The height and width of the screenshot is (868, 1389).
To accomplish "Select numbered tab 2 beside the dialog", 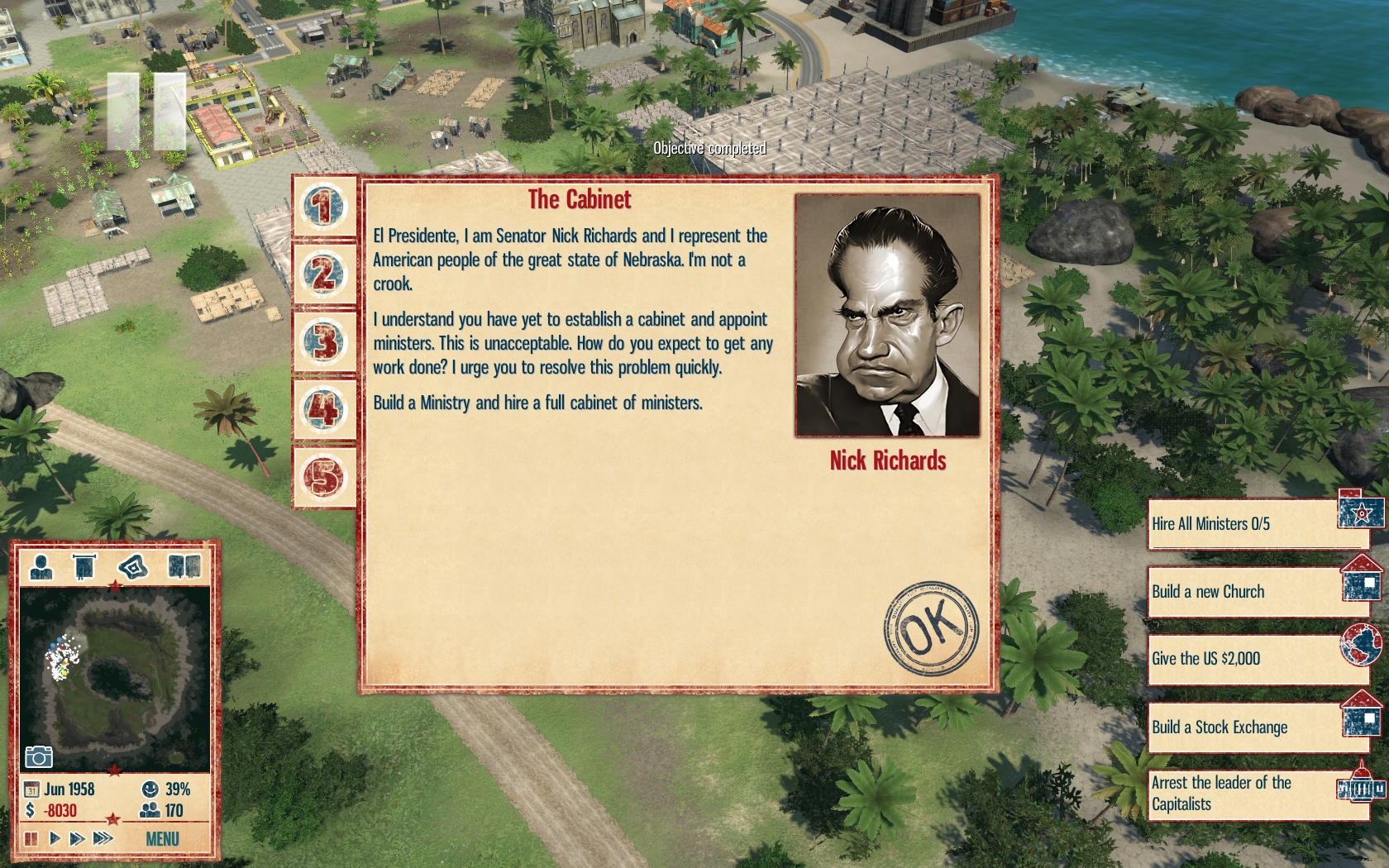I will pos(324,274).
